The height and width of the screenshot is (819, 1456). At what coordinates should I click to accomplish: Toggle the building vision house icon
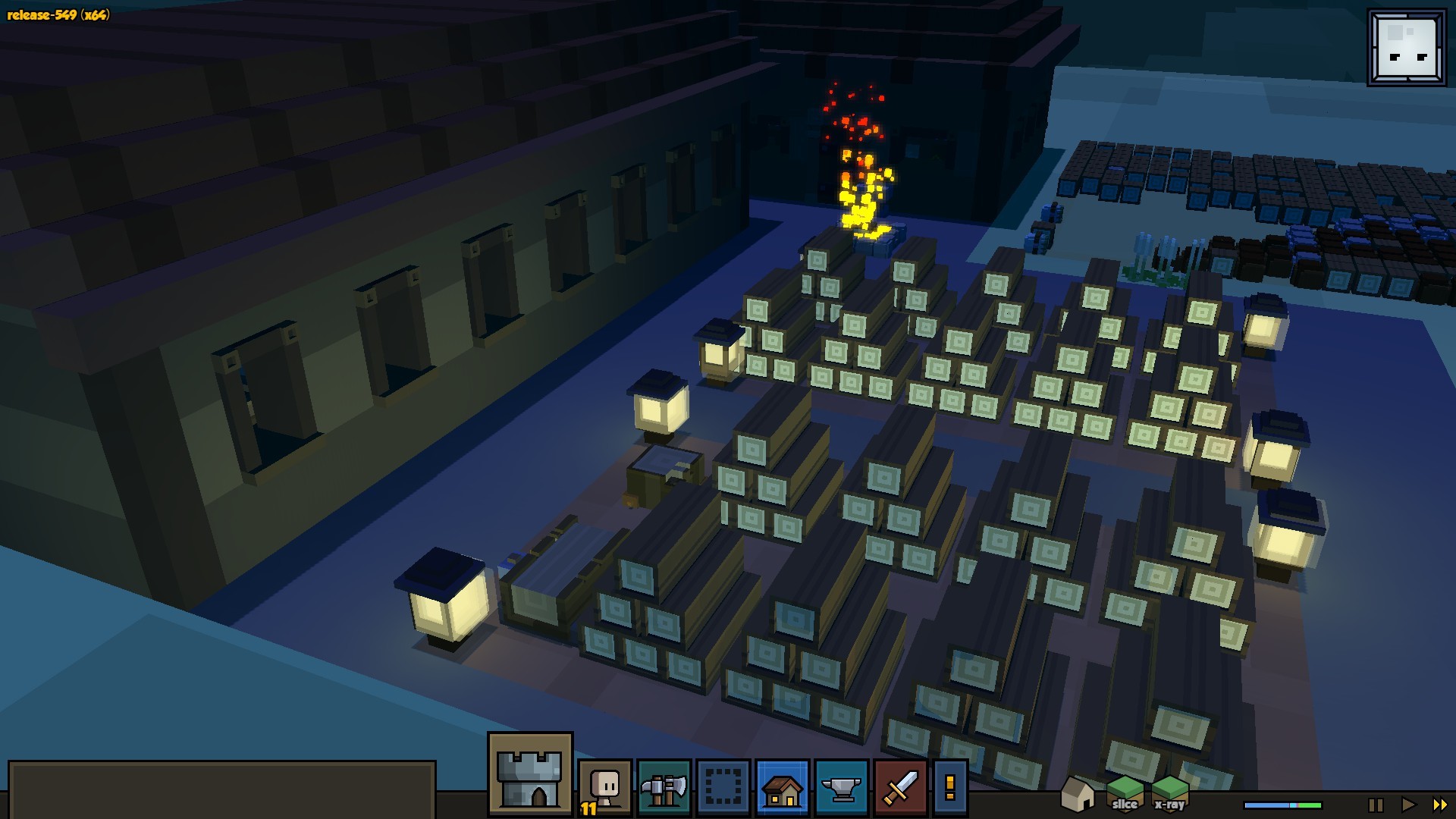pos(1077,794)
